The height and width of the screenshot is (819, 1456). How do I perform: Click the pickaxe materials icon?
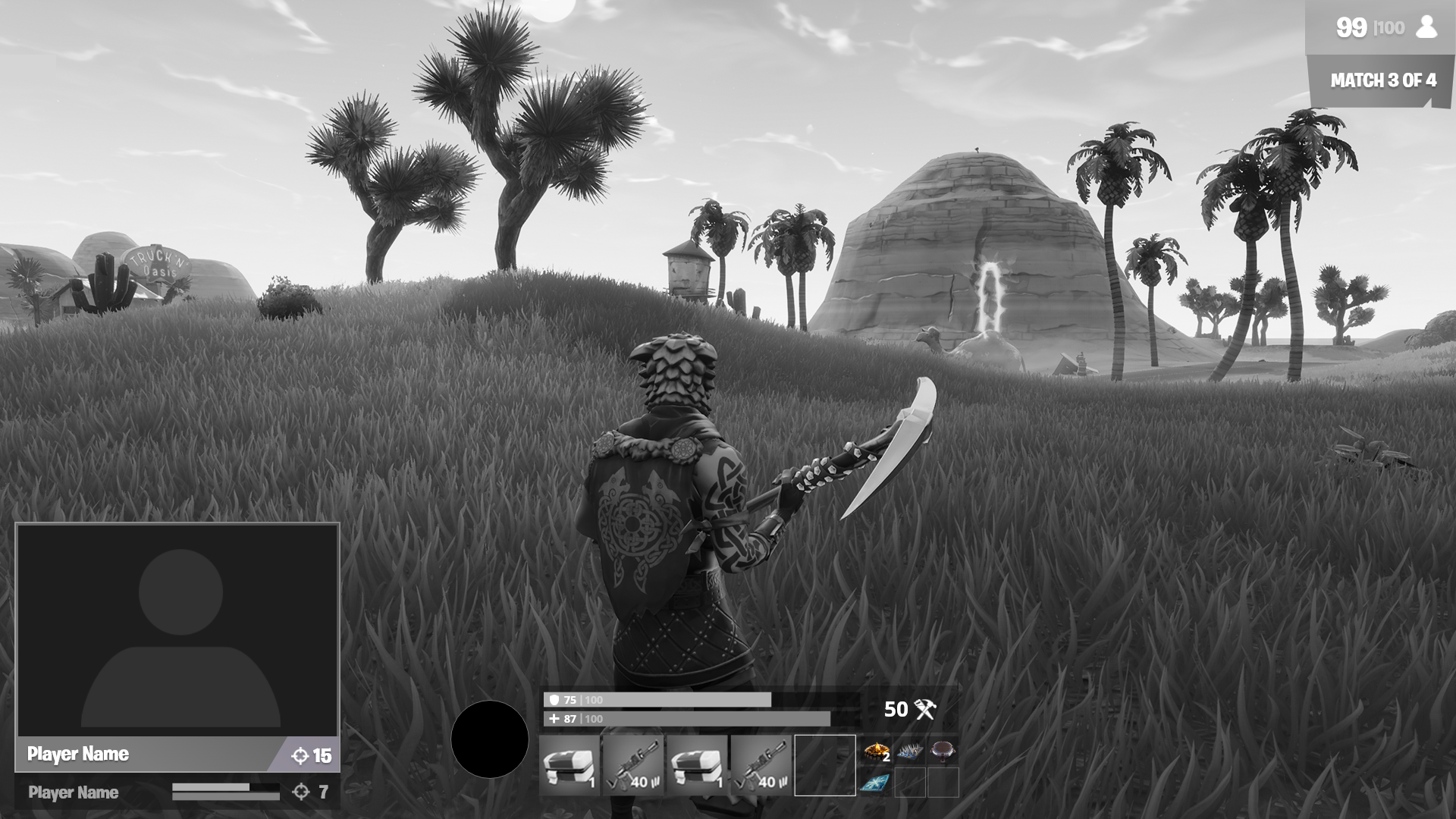(x=927, y=711)
